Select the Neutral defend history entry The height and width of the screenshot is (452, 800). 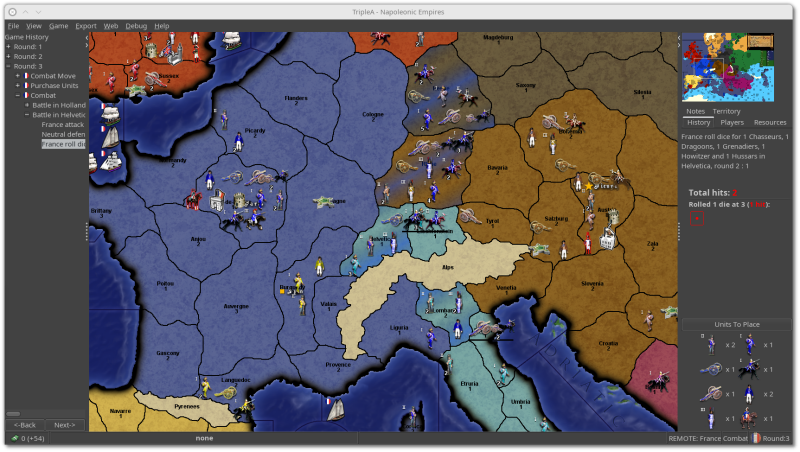coord(62,134)
